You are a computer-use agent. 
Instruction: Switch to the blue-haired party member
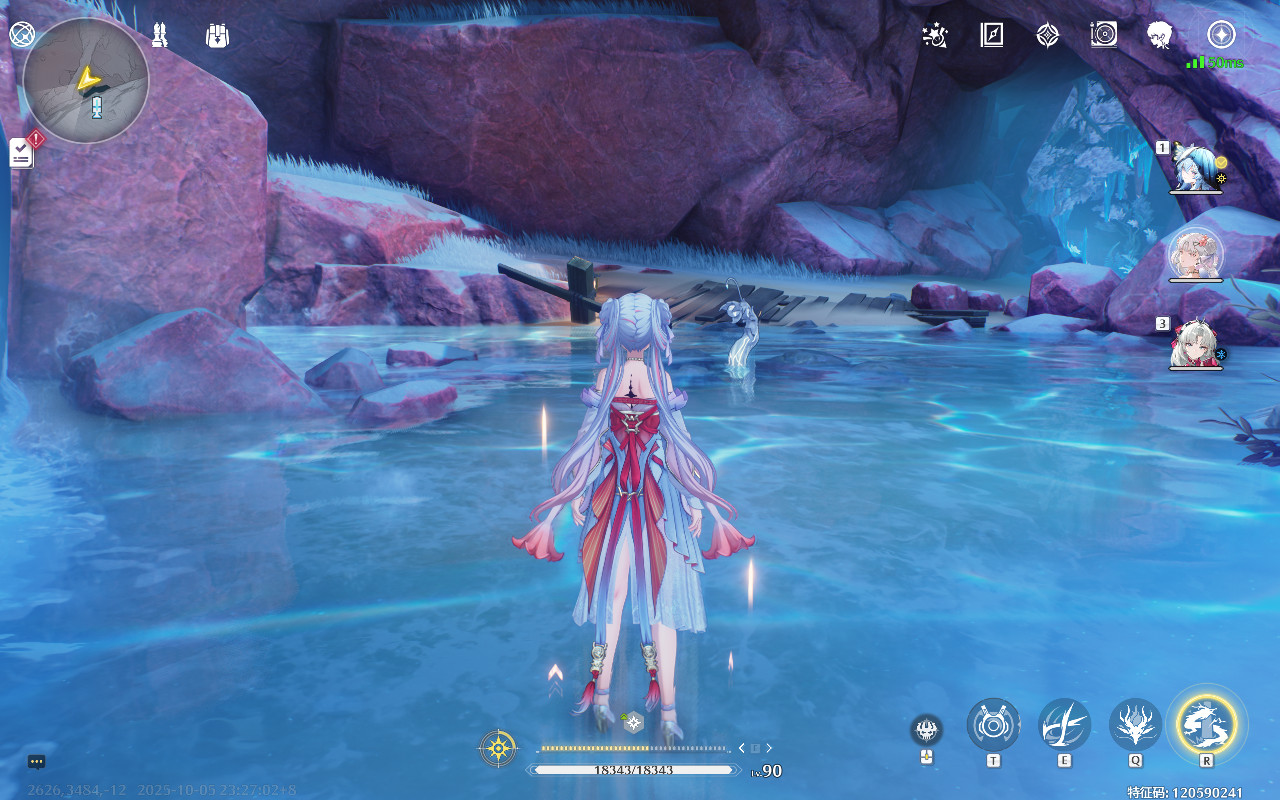coord(1195,165)
